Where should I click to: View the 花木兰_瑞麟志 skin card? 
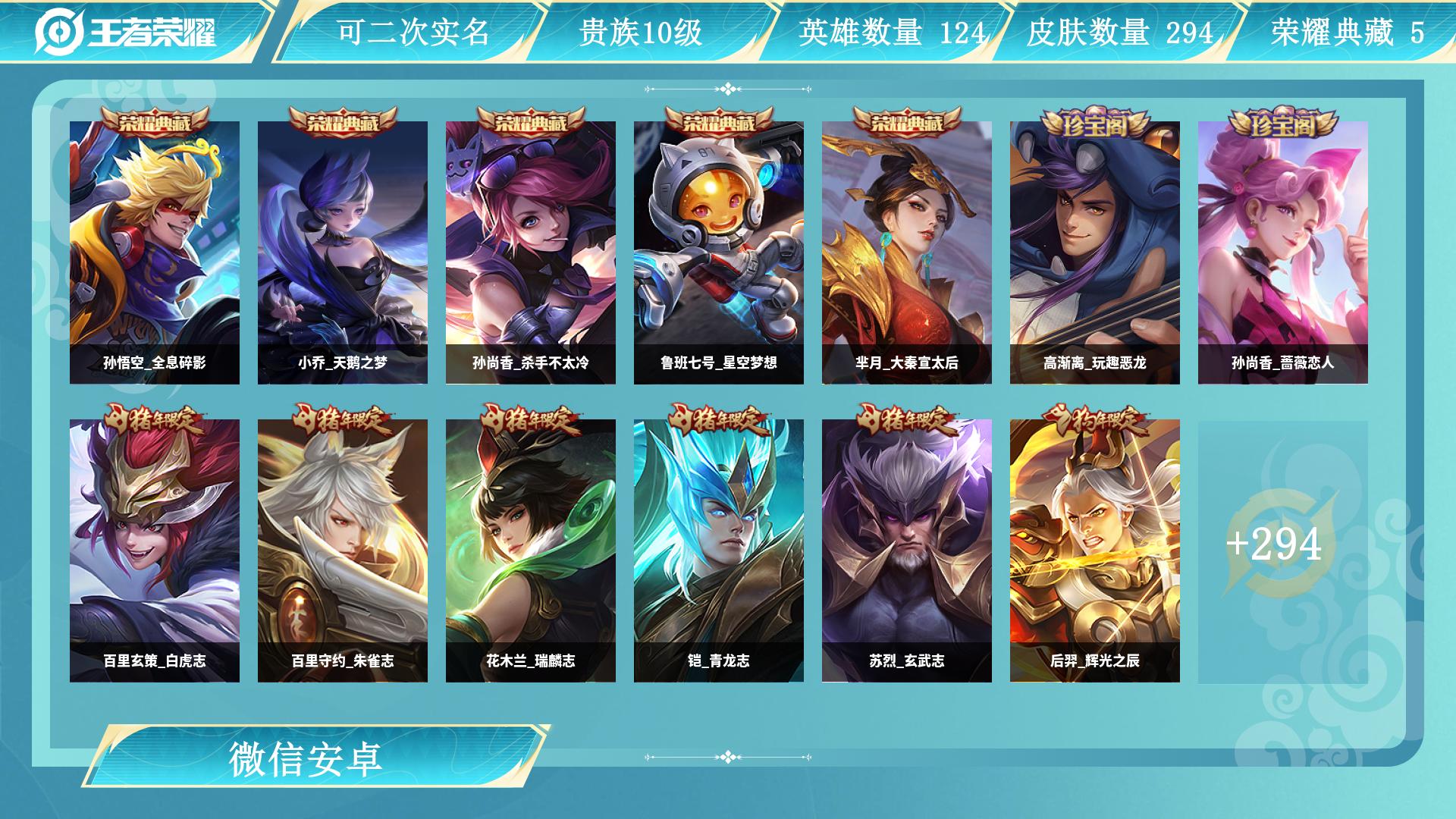(x=531, y=551)
